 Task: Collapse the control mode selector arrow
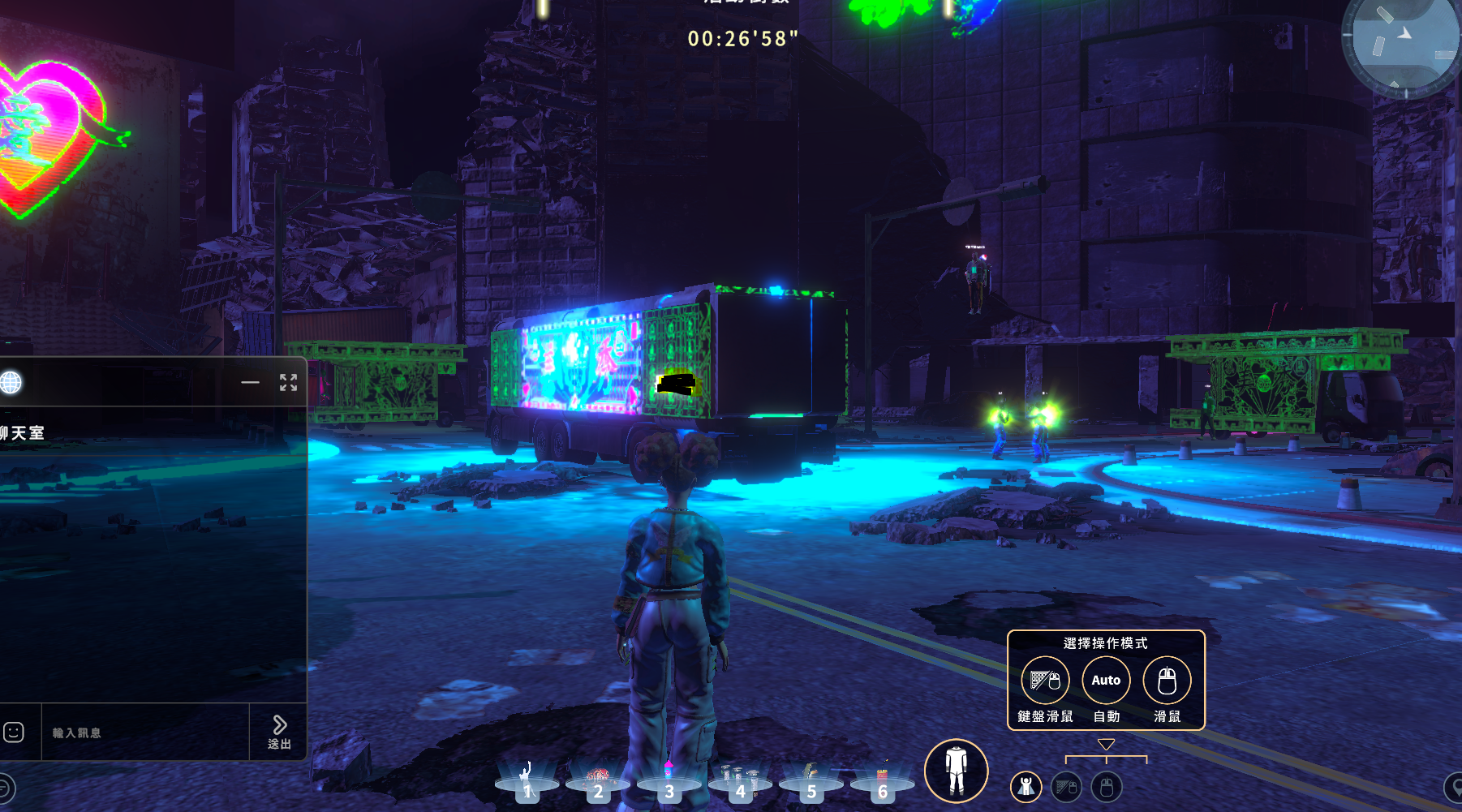(x=1106, y=744)
